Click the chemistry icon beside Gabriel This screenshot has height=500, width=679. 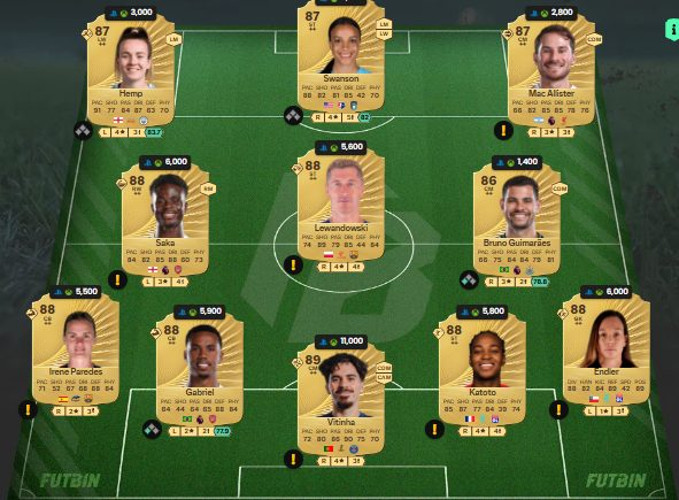pos(151,430)
